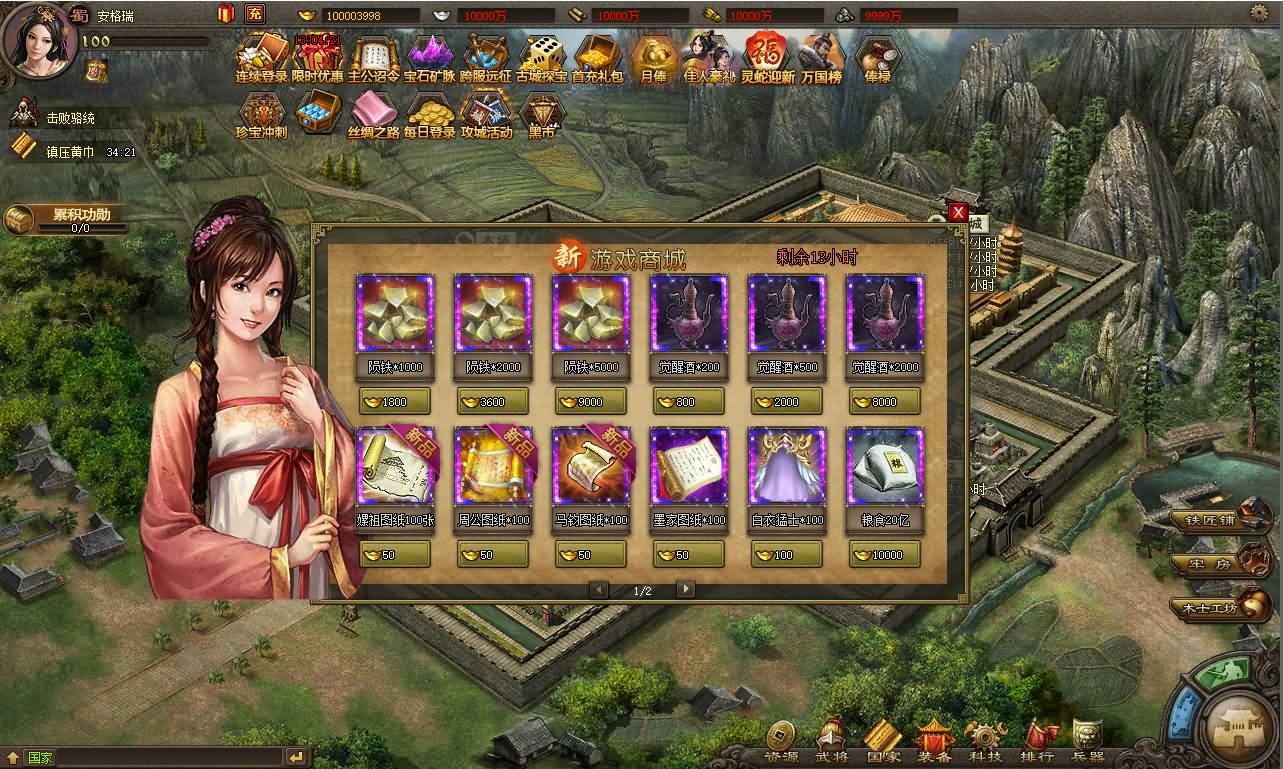Screen dimensions: 1283x769
Task: Open 古城探宝 dice treasure hunt icon
Action: (x=540, y=58)
